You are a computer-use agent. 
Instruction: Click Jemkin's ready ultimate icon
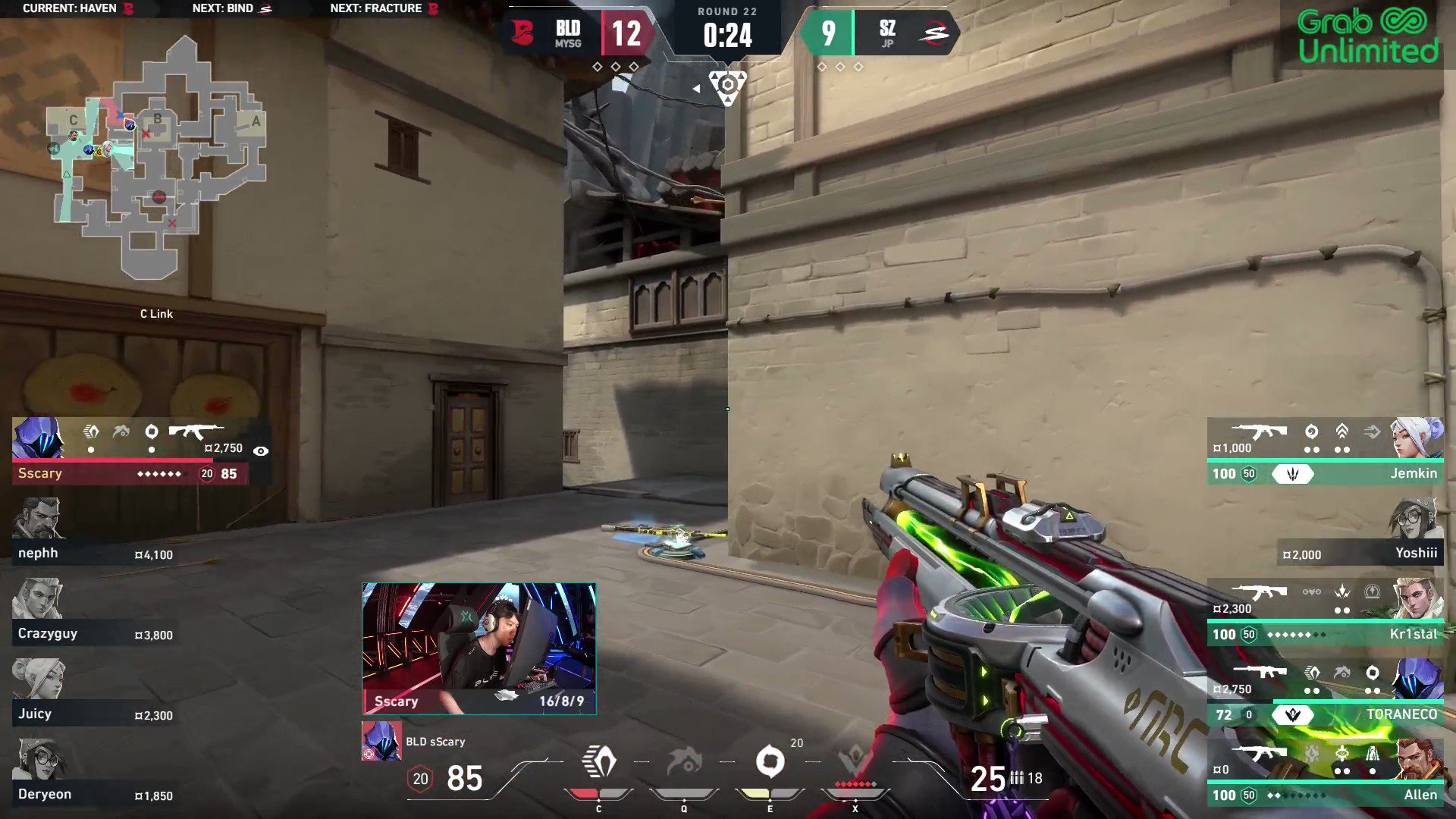[x=1294, y=473]
